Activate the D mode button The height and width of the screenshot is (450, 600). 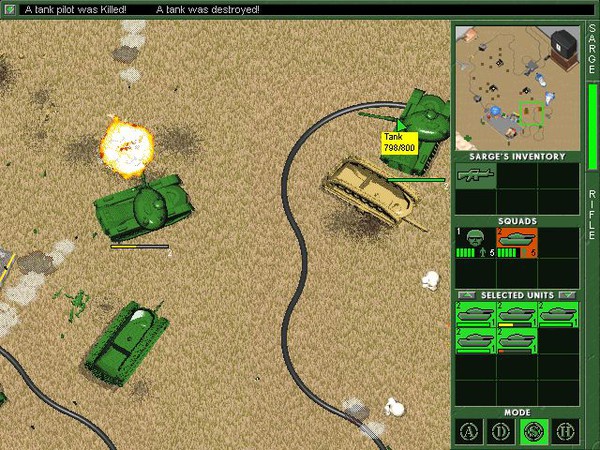(501, 432)
